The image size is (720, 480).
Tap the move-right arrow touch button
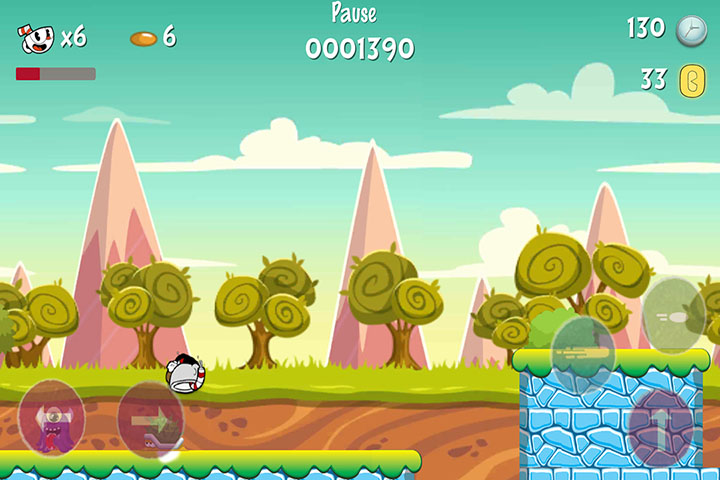151,419
